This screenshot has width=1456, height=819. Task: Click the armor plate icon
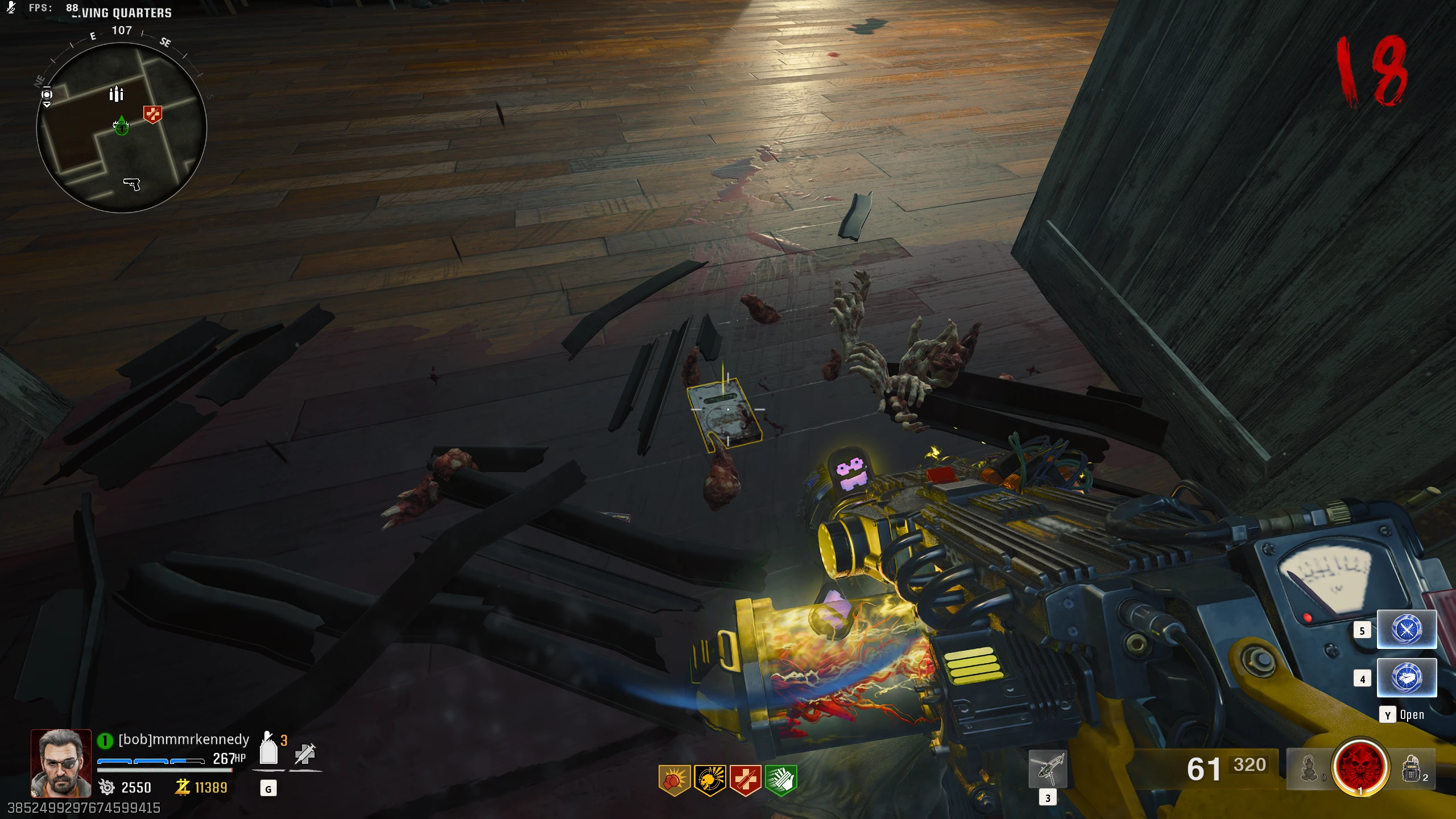point(268,750)
